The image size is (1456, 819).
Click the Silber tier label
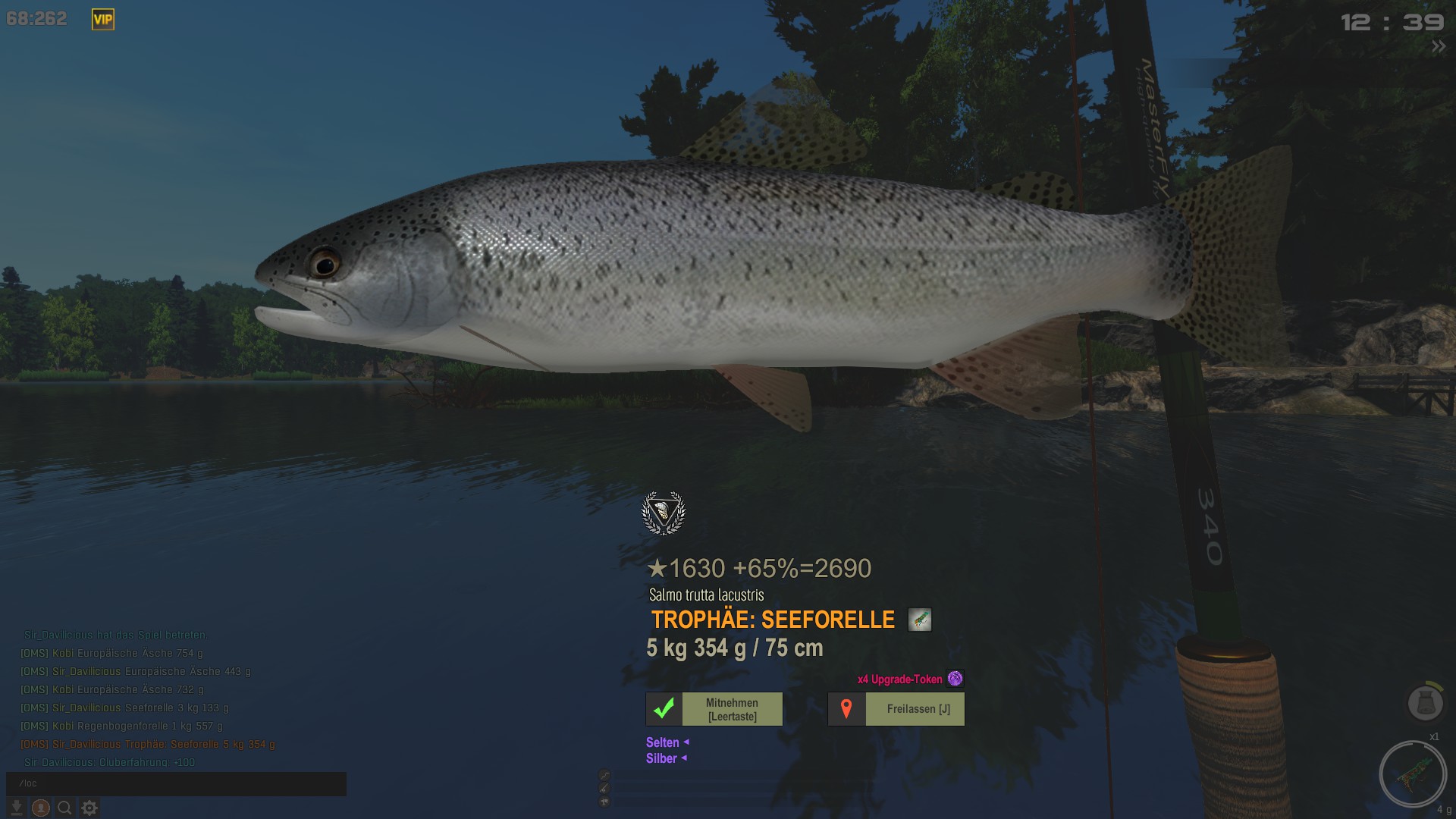[x=661, y=758]
